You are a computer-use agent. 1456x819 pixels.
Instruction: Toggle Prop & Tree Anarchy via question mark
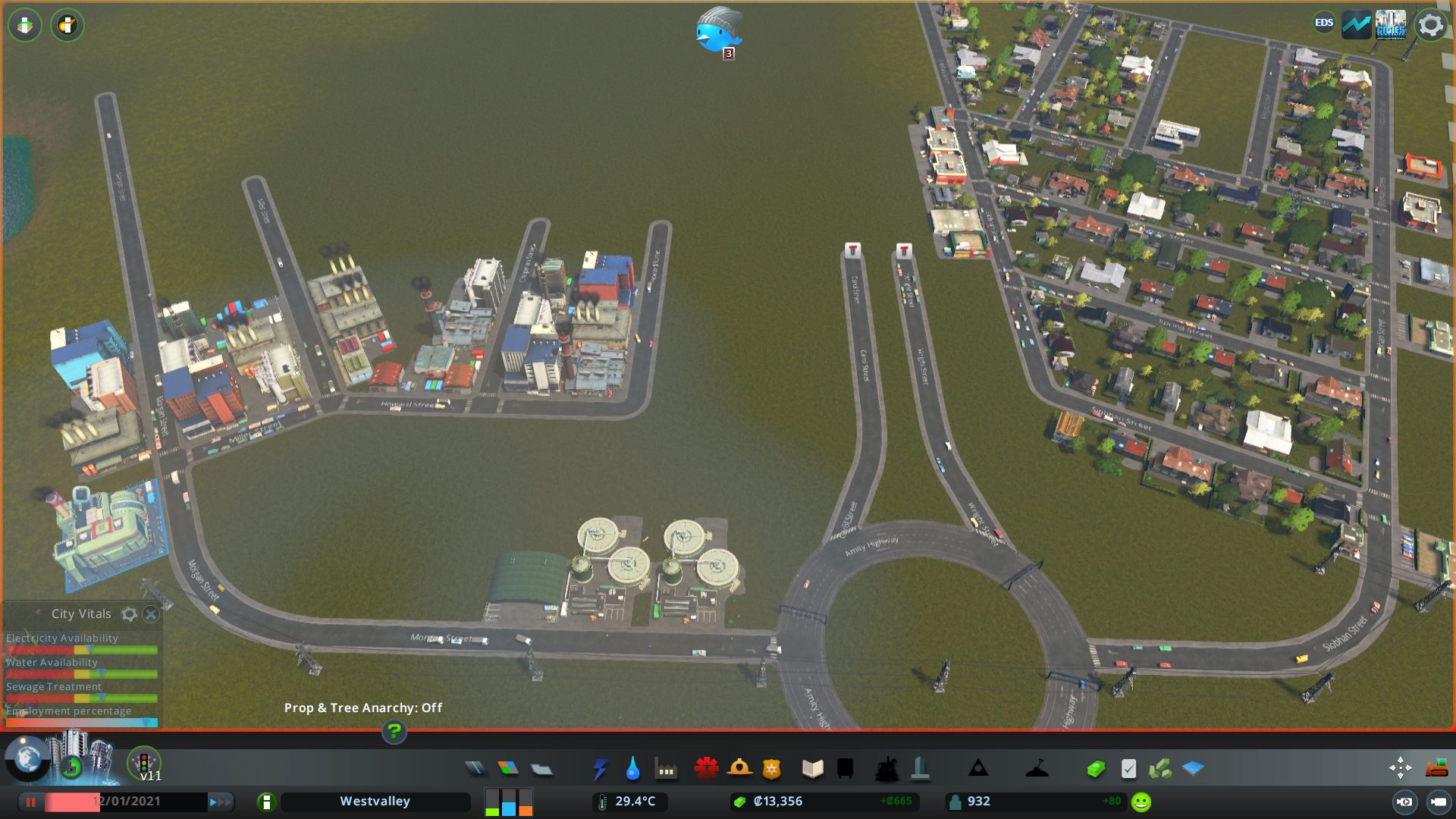click(394, 733)
